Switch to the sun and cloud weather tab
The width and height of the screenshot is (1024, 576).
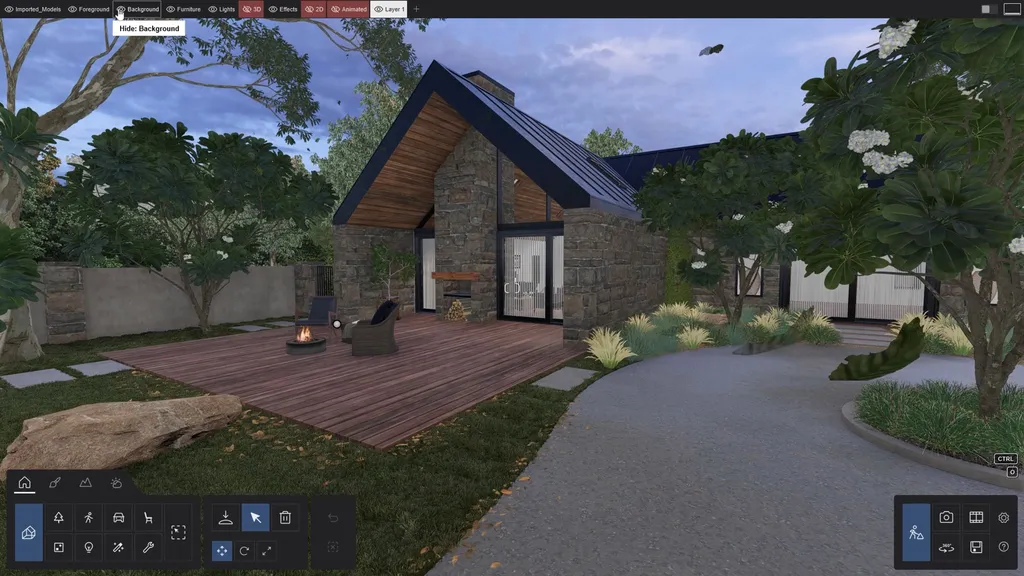pyautogui.click(x=116, y=483)
